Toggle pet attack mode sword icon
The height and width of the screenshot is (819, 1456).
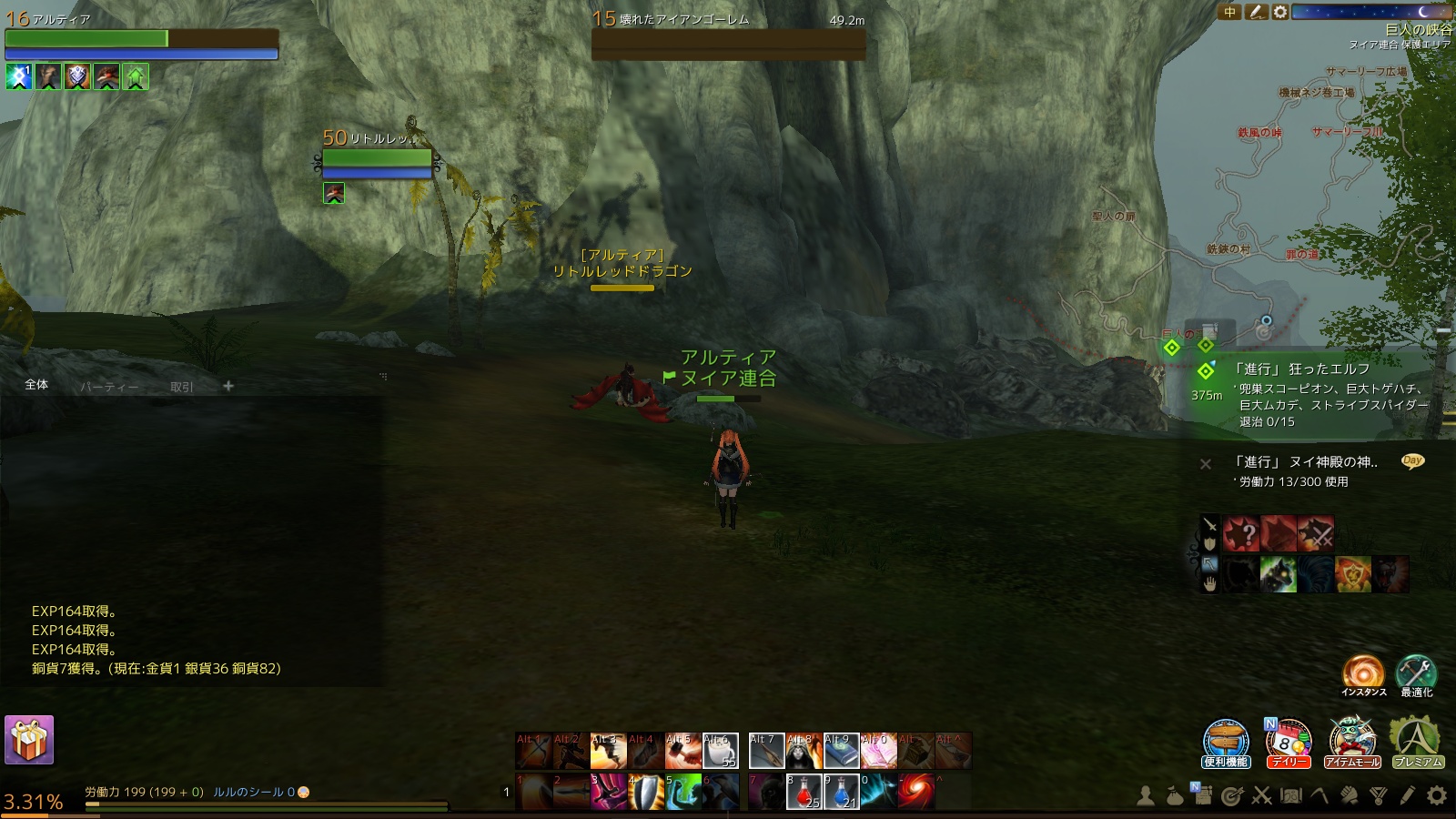pyautogui.click(x=1211, y=524)
